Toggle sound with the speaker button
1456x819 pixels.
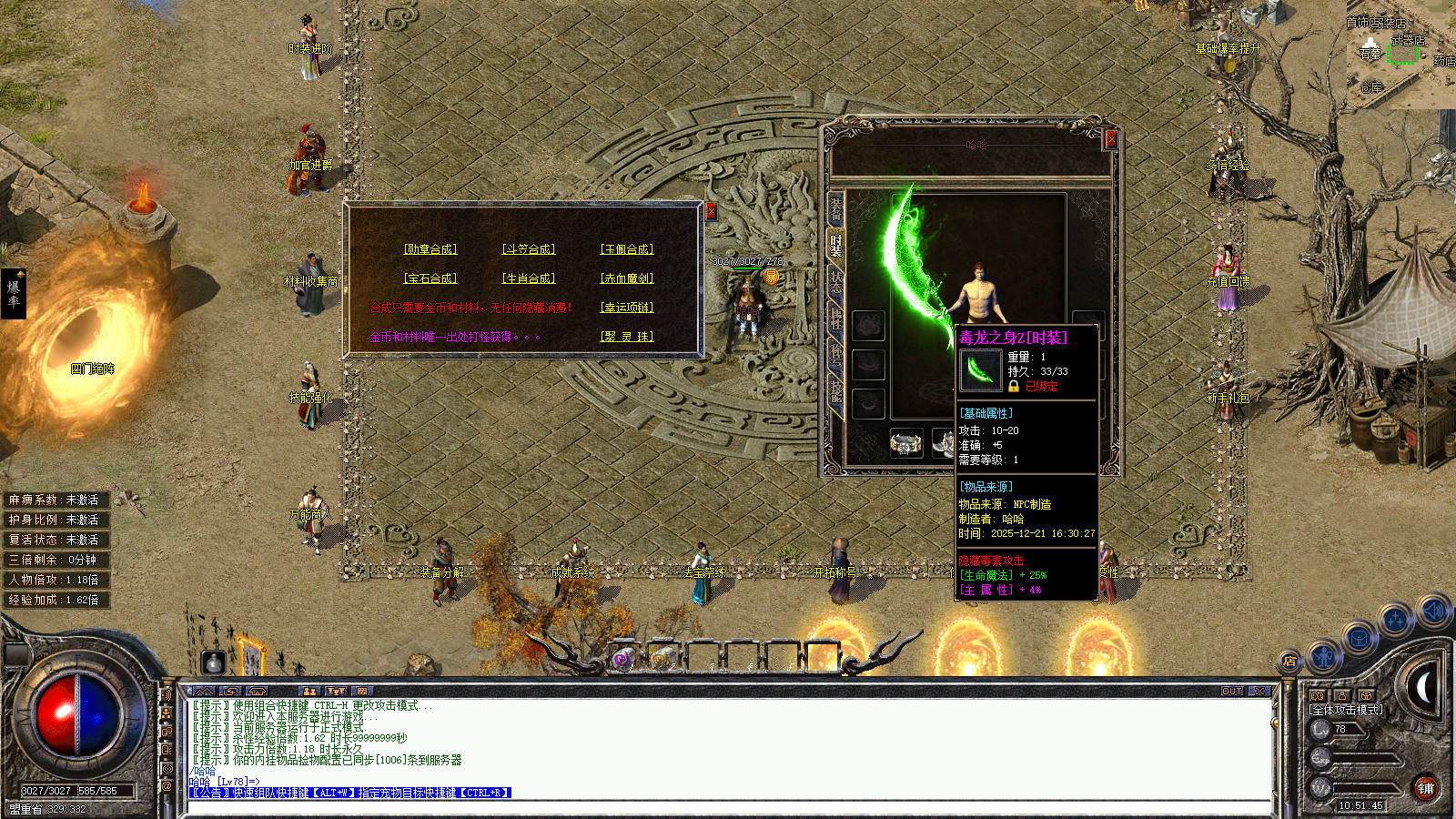click(1432, 610)
